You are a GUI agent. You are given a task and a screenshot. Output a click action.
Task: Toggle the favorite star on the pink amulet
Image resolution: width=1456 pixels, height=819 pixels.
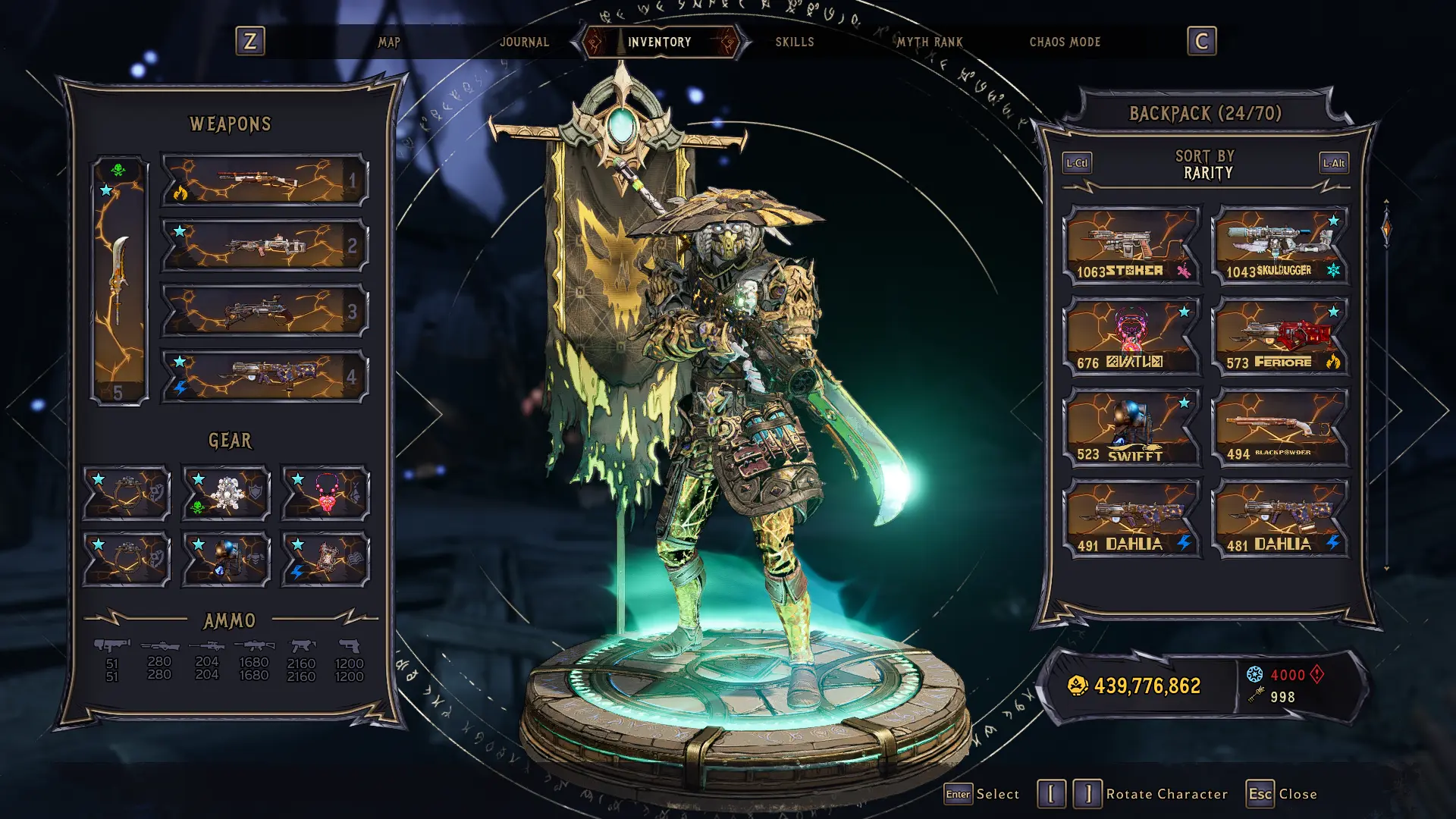tap(299, 479)
